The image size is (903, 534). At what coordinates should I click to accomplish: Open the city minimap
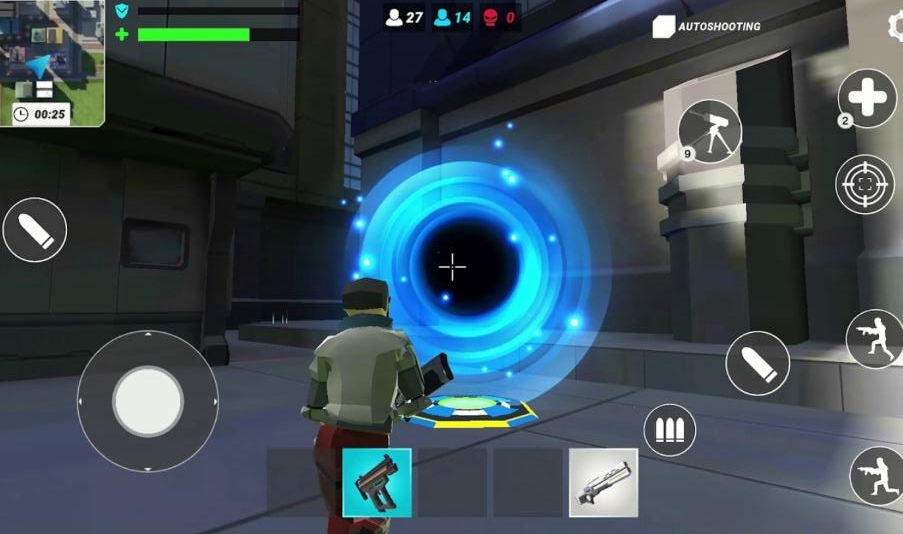pos(52,62)
